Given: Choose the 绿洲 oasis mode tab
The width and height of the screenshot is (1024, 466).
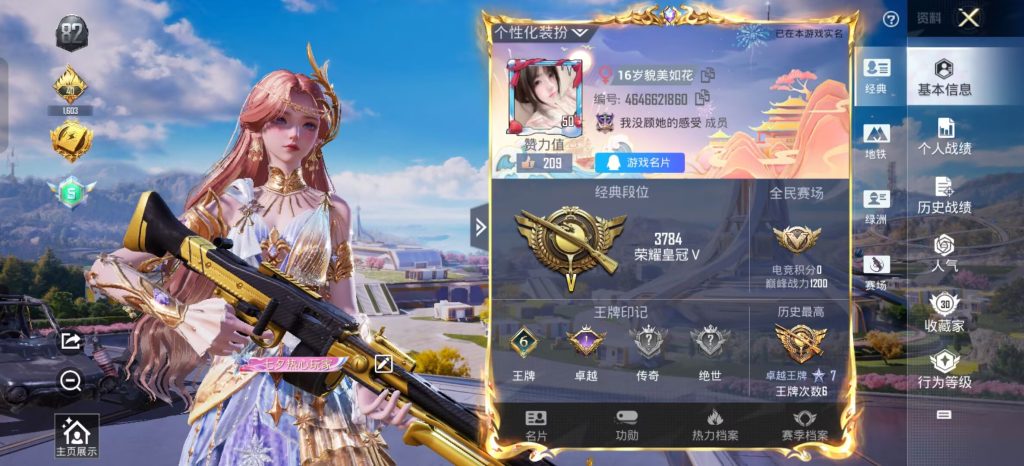Looking at the screenshot, I should point(876,207).
